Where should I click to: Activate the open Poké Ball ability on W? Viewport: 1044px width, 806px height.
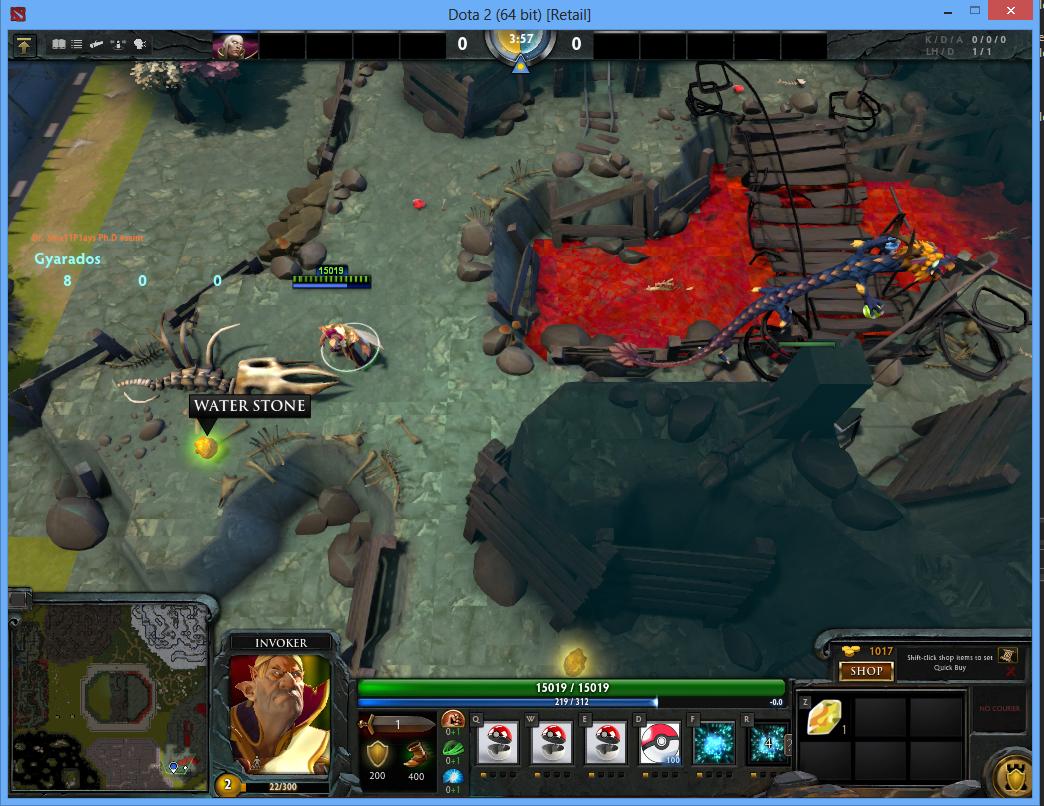pos(551,744)
